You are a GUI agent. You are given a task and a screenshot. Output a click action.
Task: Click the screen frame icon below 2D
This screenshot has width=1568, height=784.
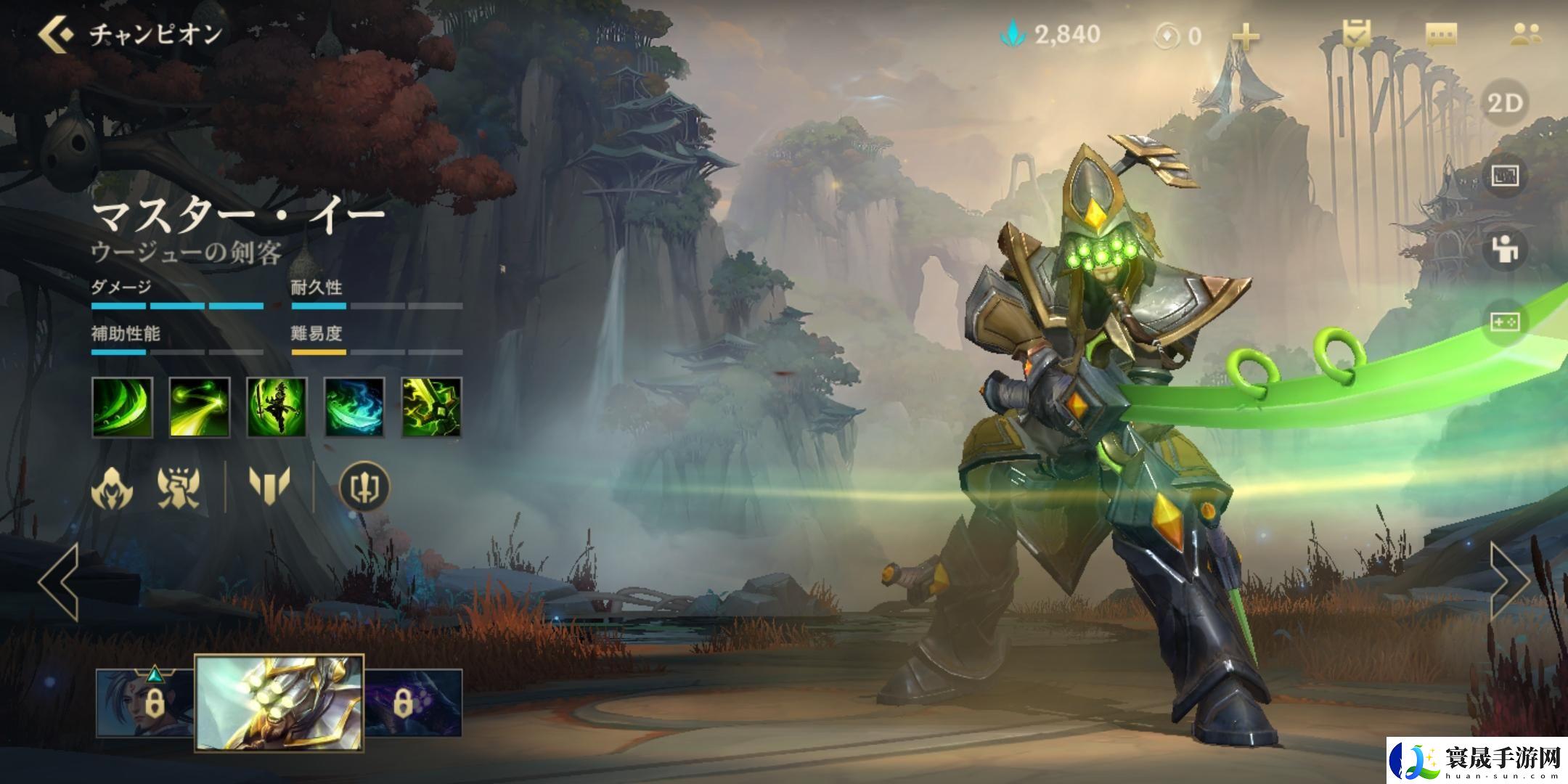pos(1506,176)
